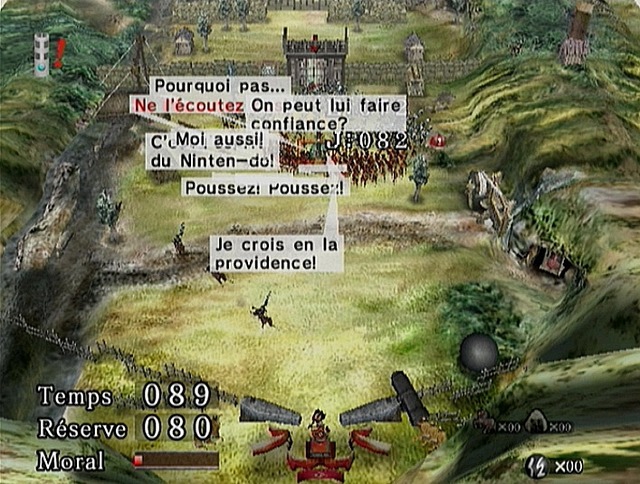Select the horse item icon
The image size is (640, 484).
[483, 424]
